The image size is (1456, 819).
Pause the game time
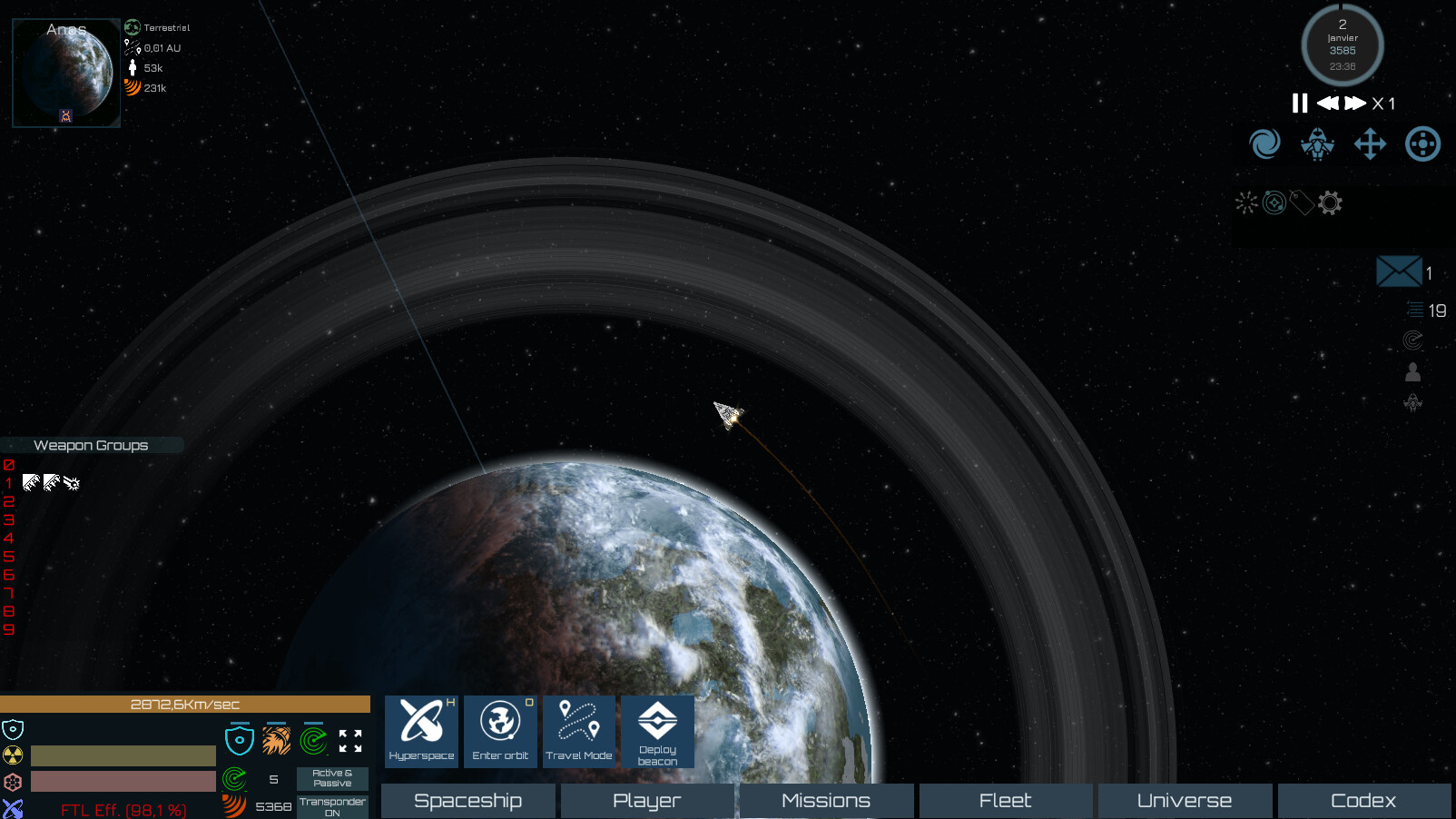pyautogui.click(x=1300, y=104)
